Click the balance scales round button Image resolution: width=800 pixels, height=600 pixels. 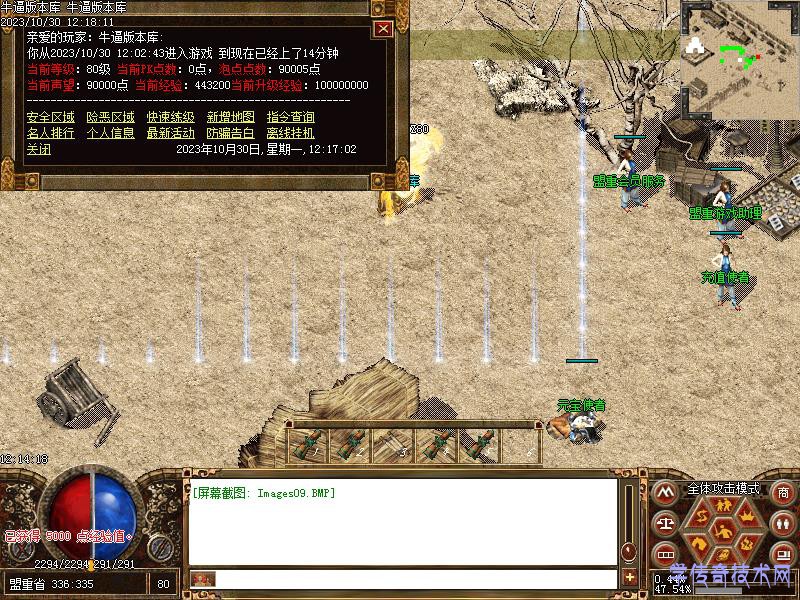(x=664, y=523)
